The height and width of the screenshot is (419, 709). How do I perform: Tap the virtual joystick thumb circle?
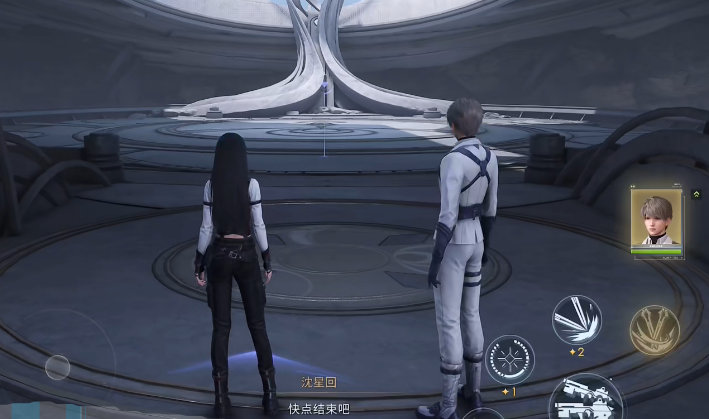coord(58,367)
